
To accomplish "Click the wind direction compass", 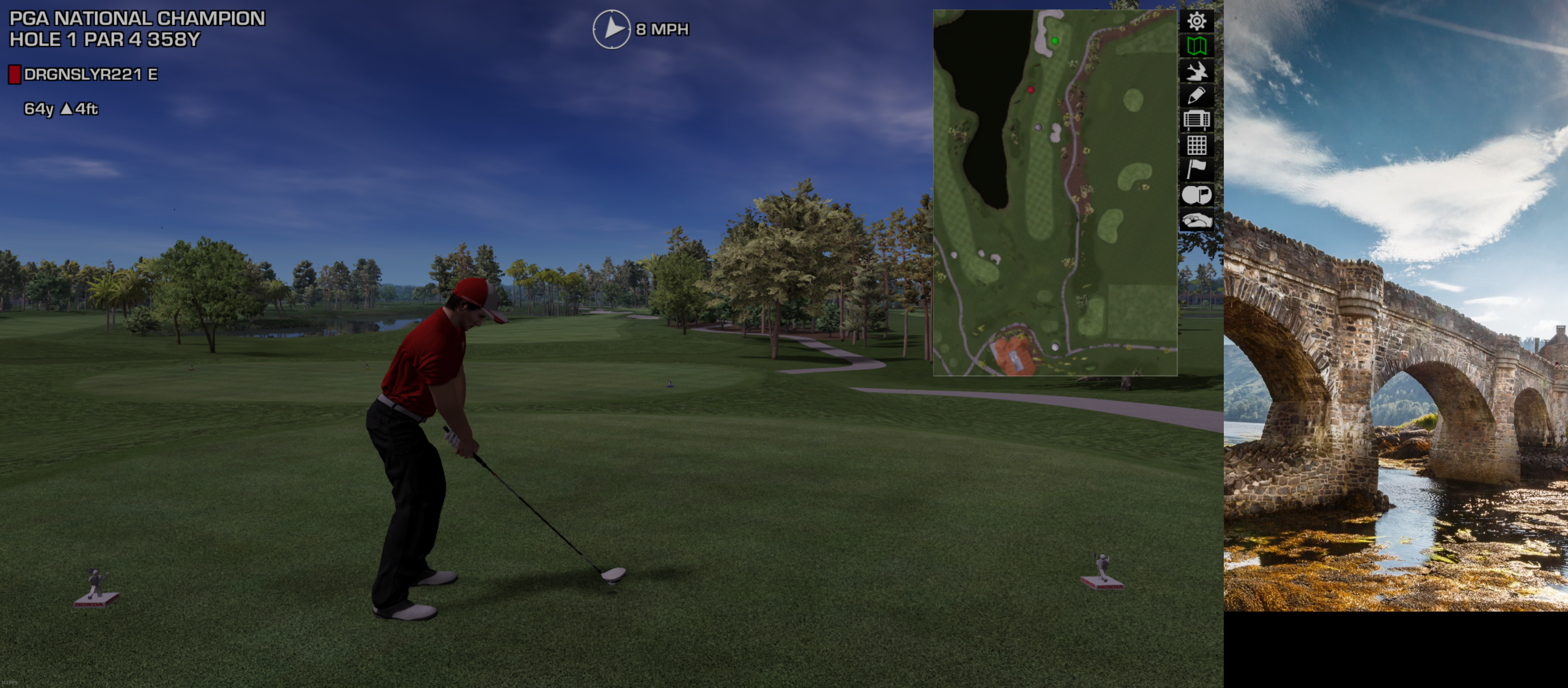I will 611,29.
